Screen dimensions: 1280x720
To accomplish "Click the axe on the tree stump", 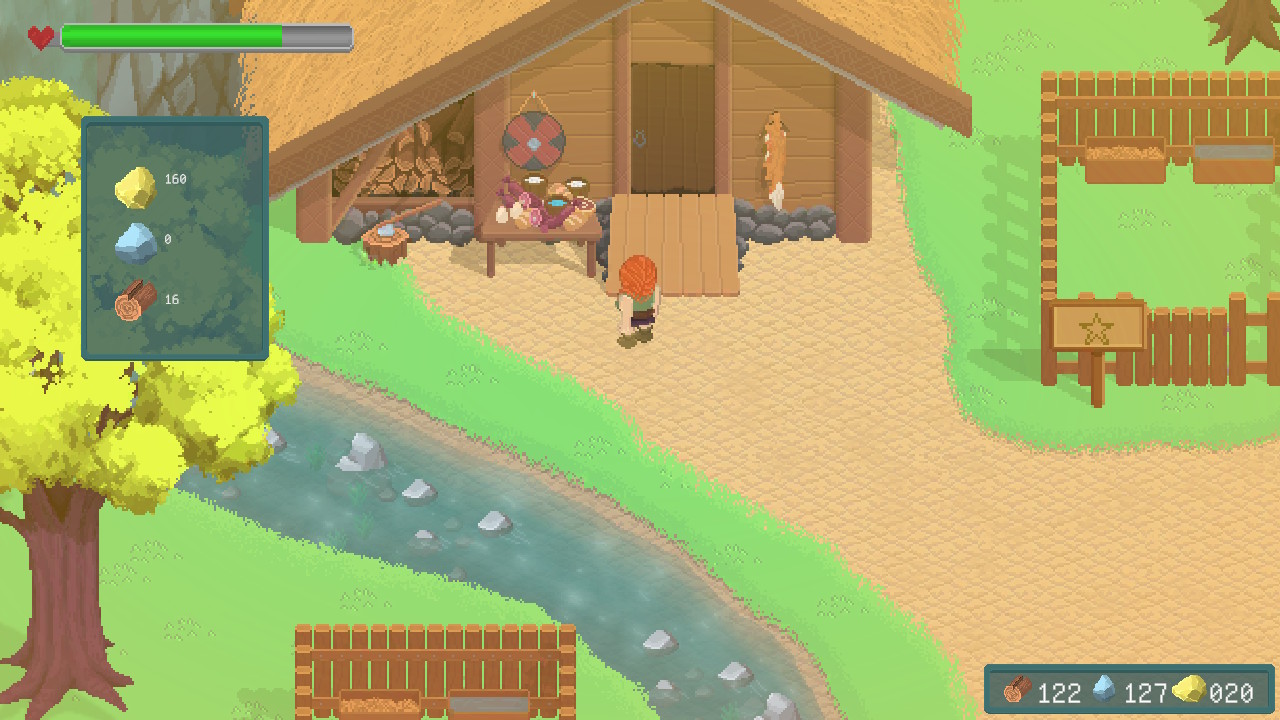I will pyautogui.click(x=385, y=227).
